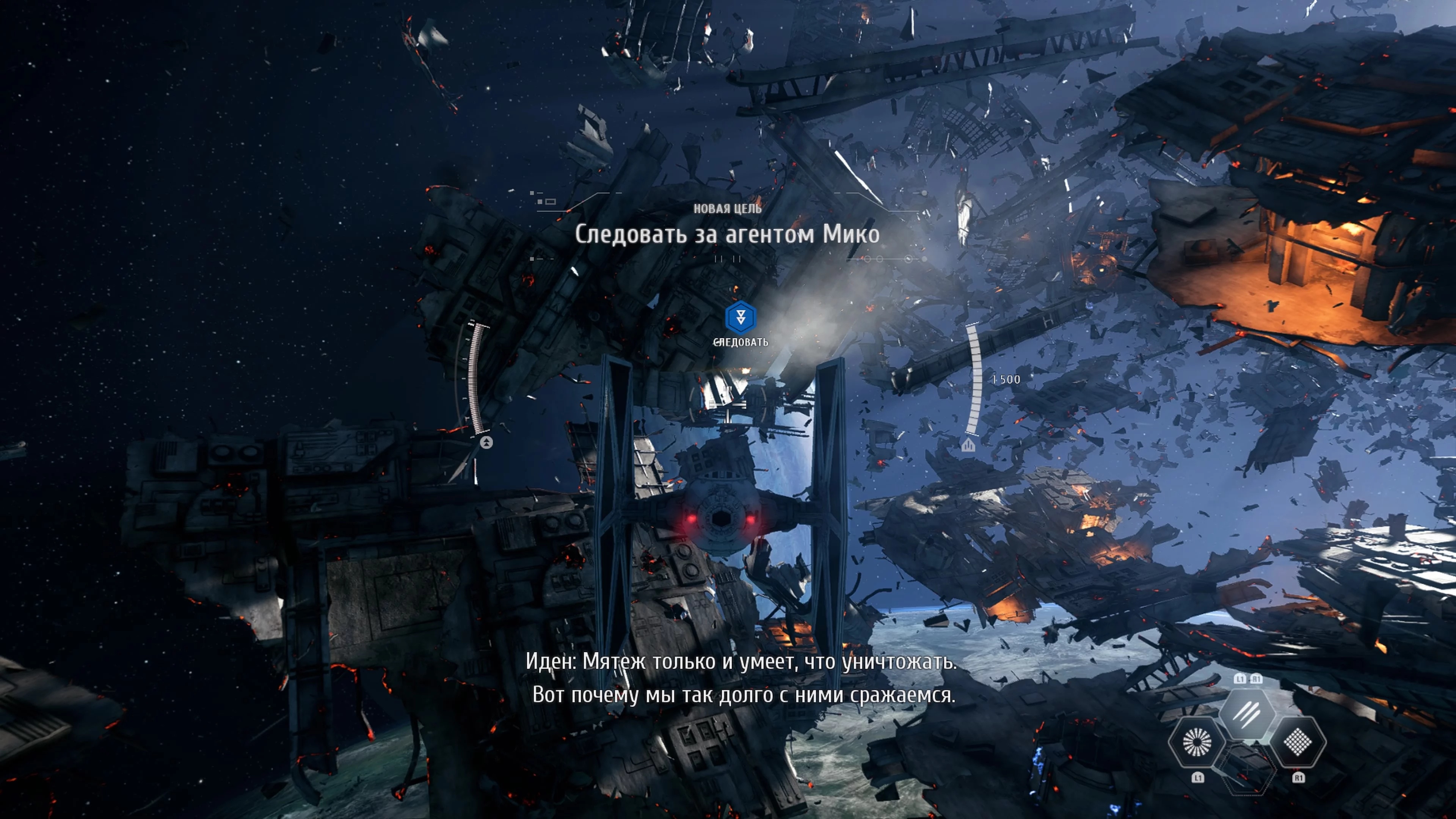Activate the radial burst ability hexagon

[1196, 742]
